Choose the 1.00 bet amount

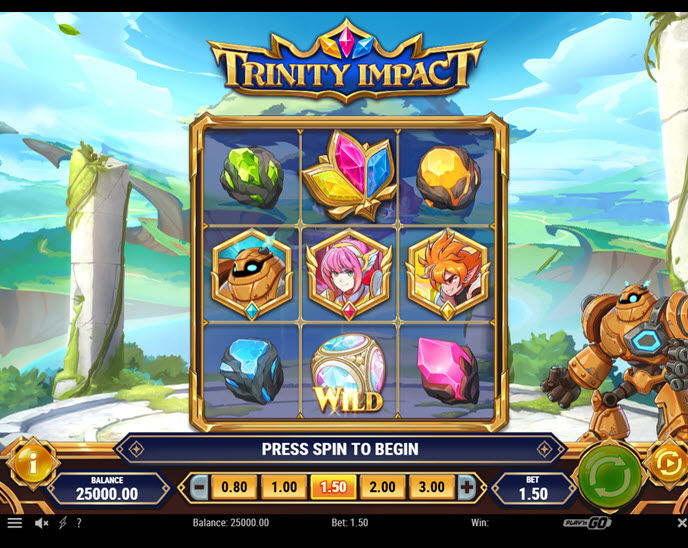coord(283,488)
